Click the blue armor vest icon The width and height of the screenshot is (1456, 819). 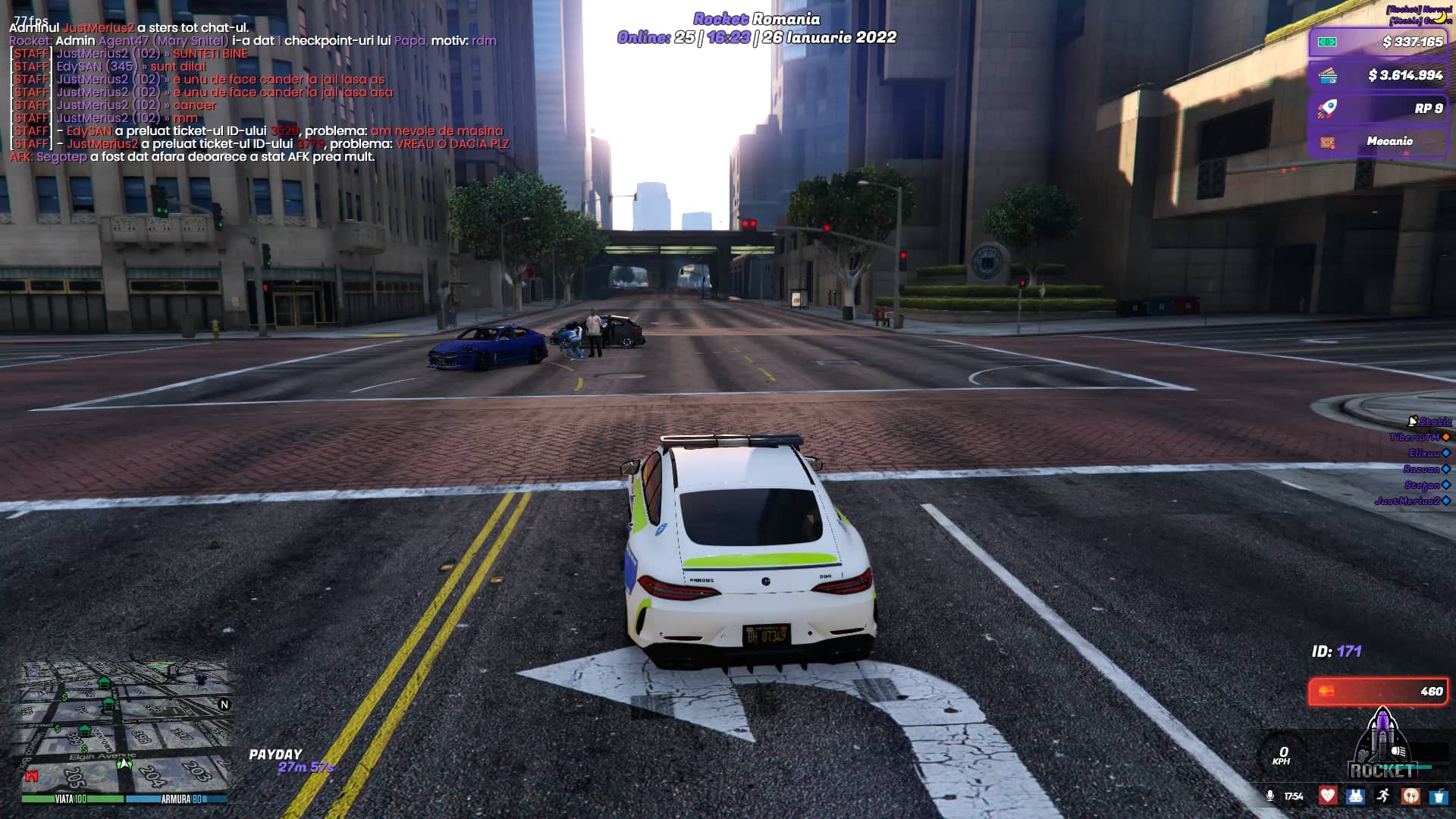1355,795
